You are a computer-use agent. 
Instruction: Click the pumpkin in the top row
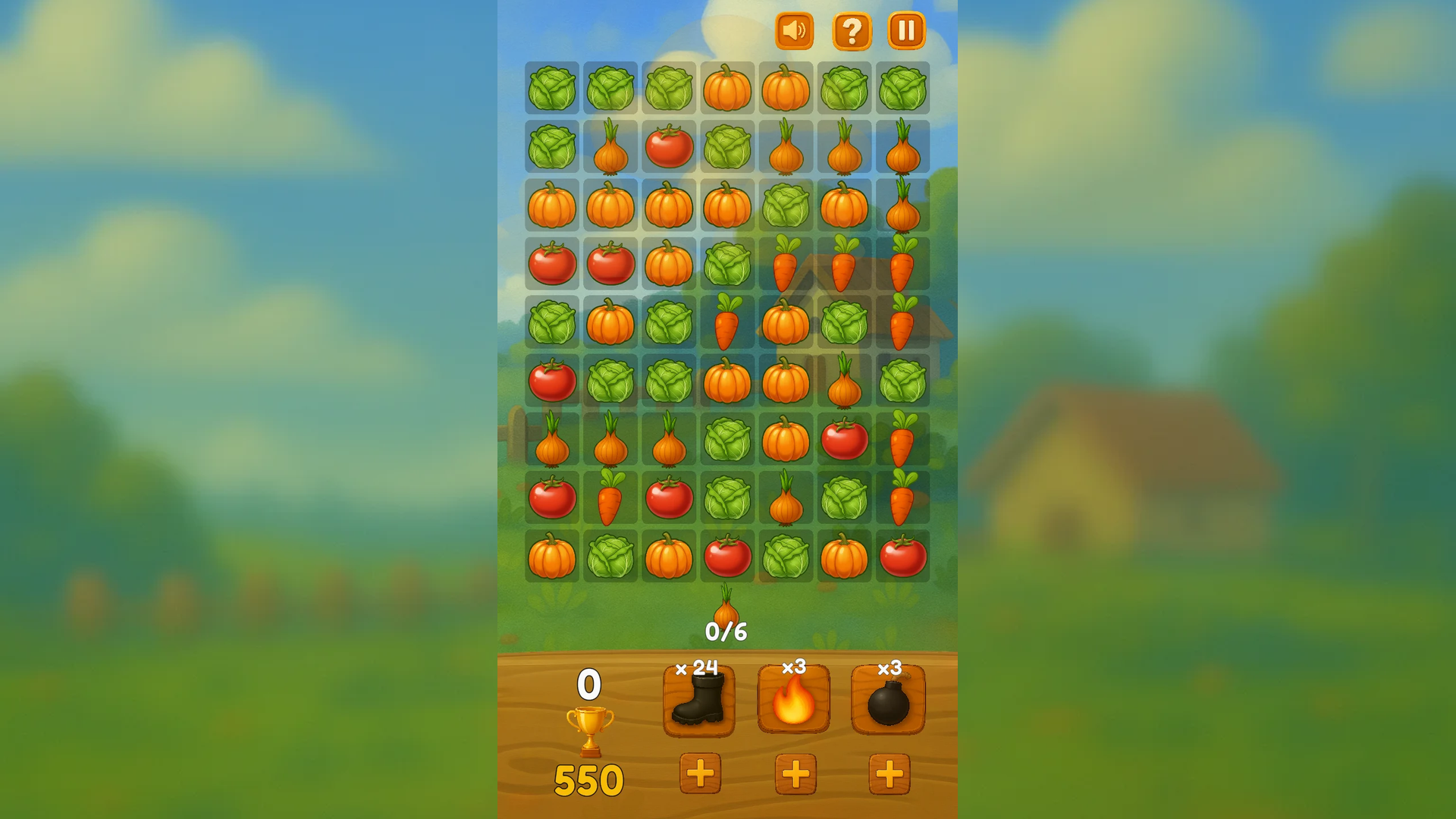pyautogui.click(x=727, y=89)
